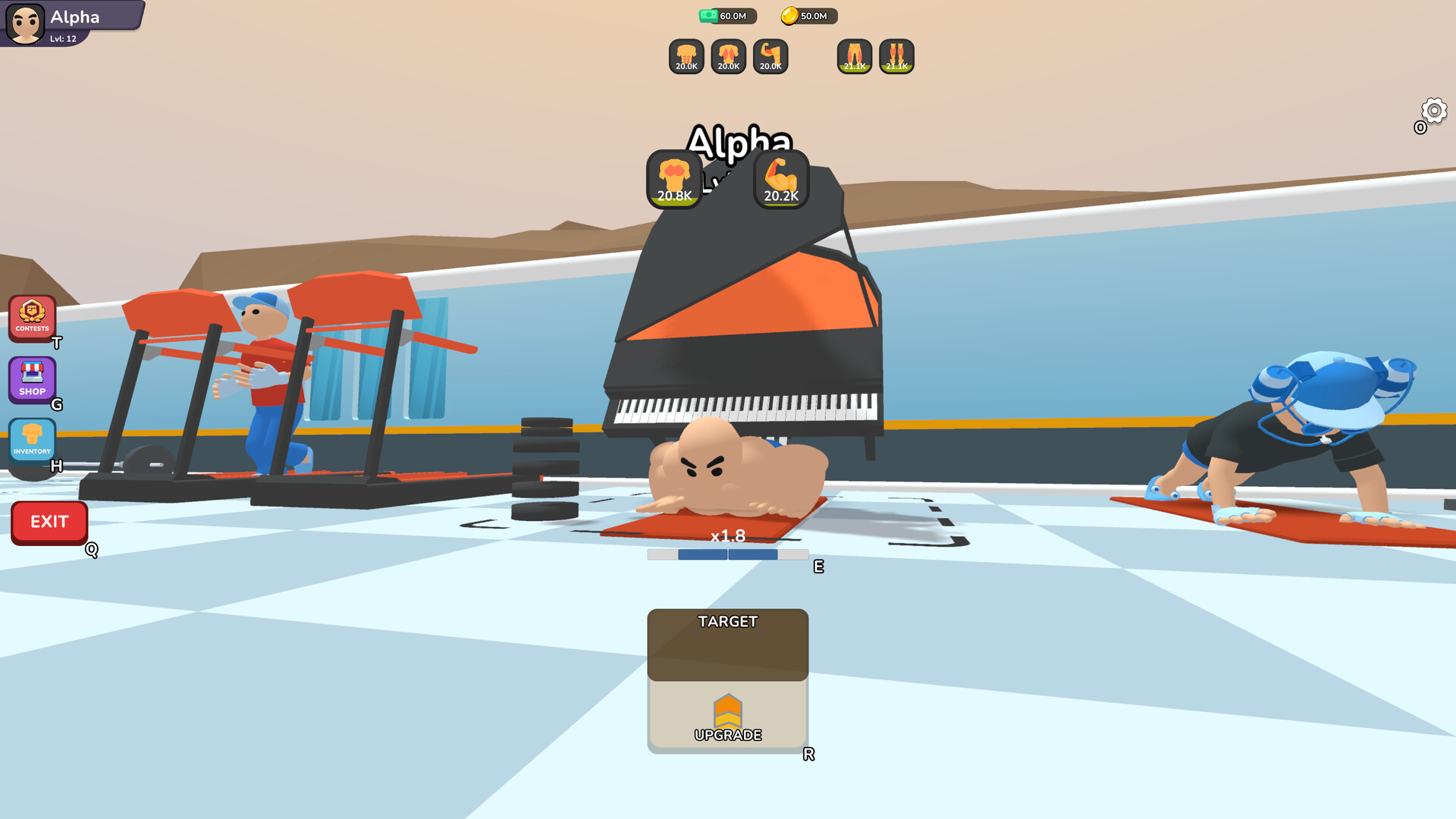Click the x1.8 exercise progress bar
The width and height of the screenshot is (1456, 819).
pyautogui.click(x=728, y=554)
